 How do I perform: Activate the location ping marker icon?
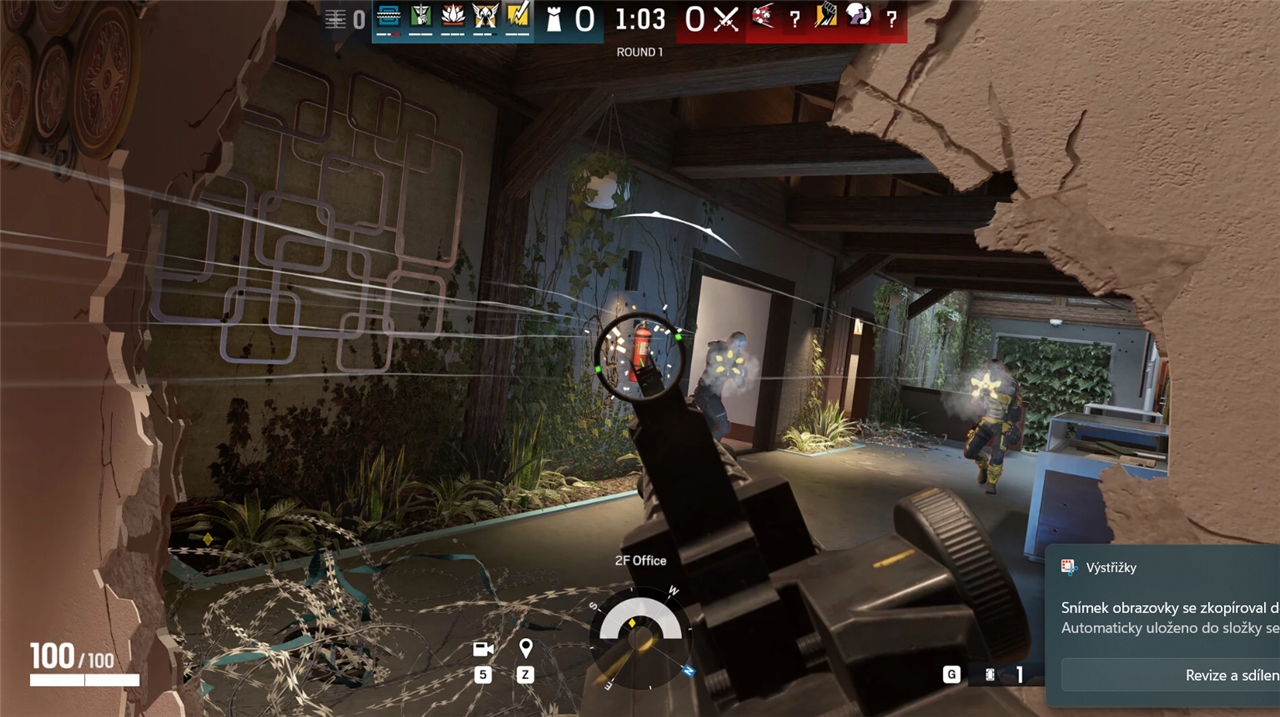(526, 650)
